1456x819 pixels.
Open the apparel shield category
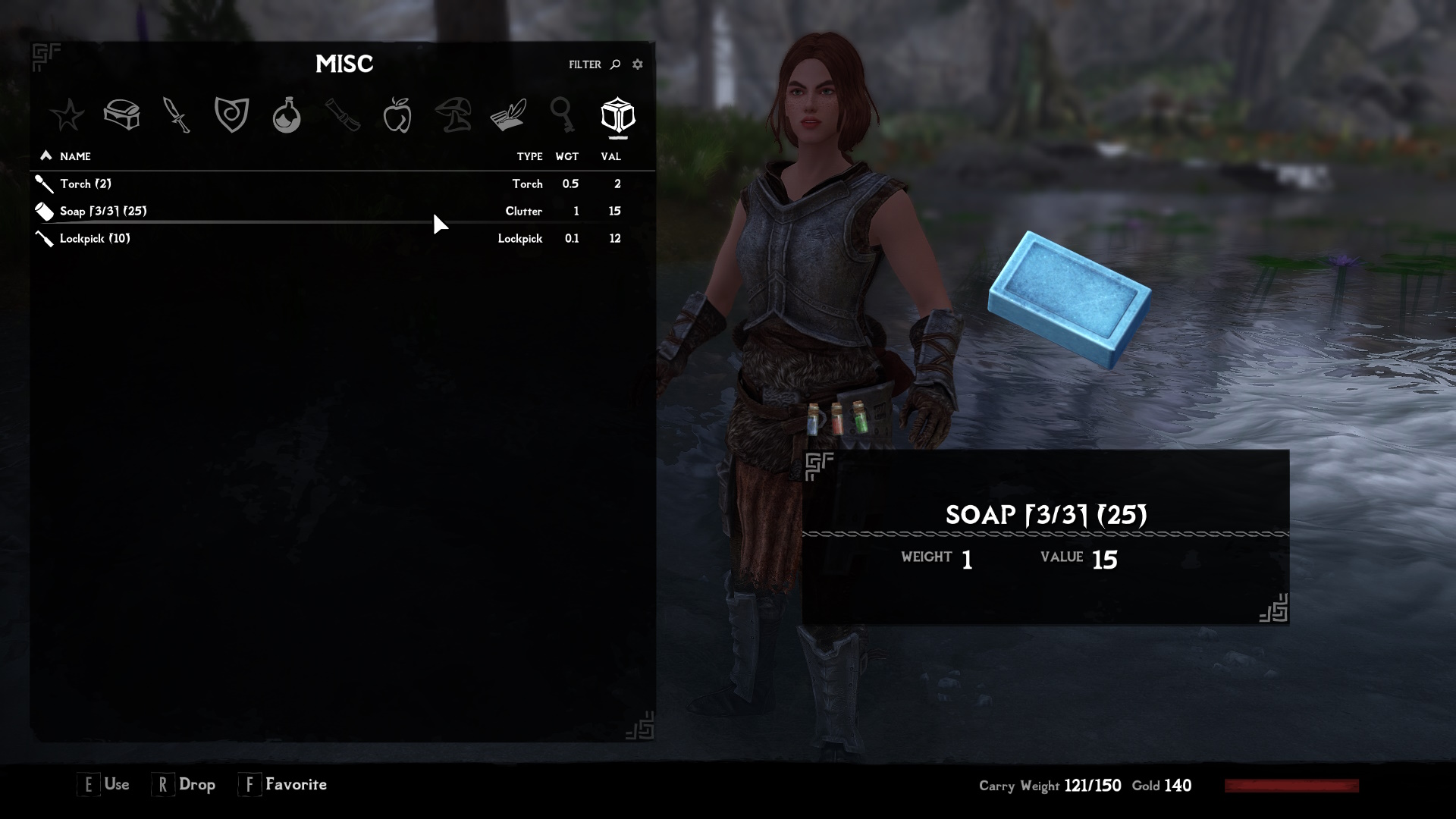231,115
